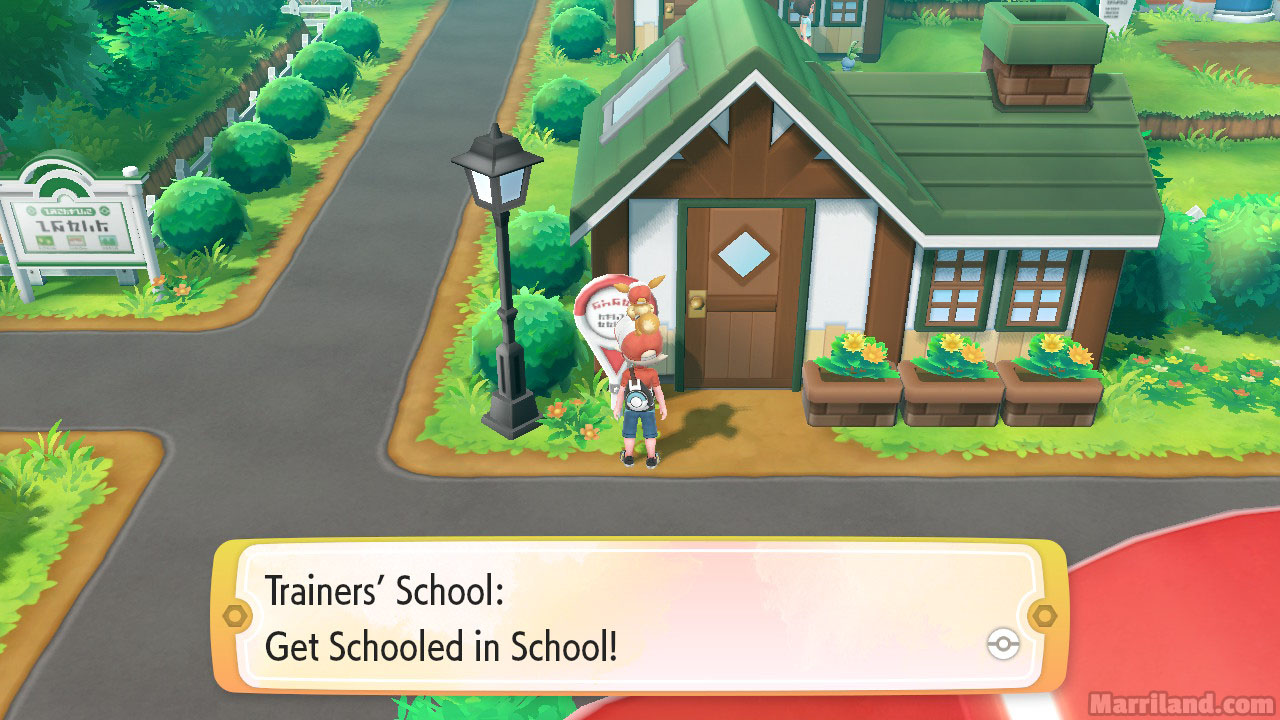Screen dimensions: 1280x720
Task: Click the blue diamond window on the door
Action: (x=745, y=255)
